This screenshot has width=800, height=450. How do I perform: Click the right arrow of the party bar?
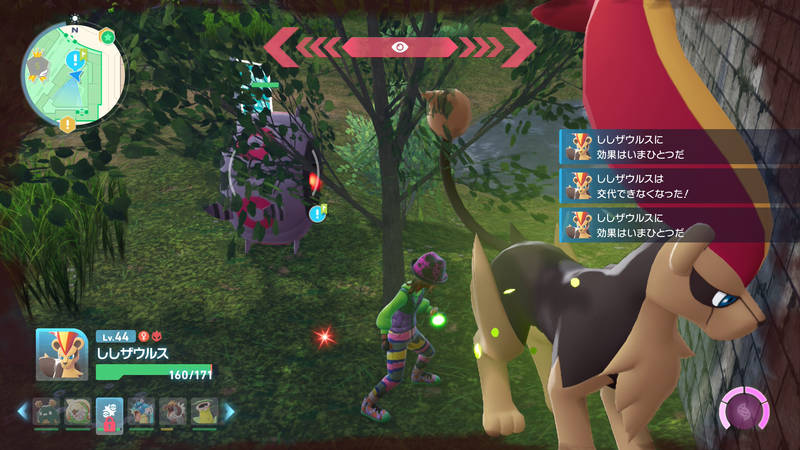click(x=229, y=411)
